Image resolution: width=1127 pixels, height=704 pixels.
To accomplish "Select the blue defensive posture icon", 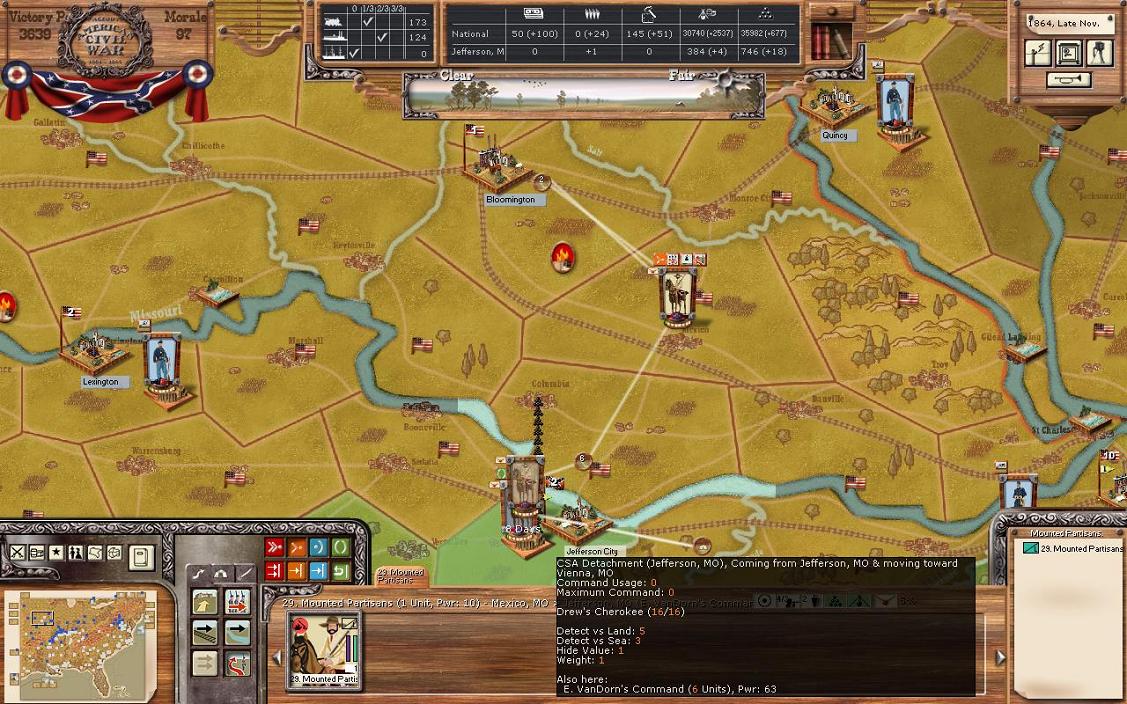I will coord(318,548).
